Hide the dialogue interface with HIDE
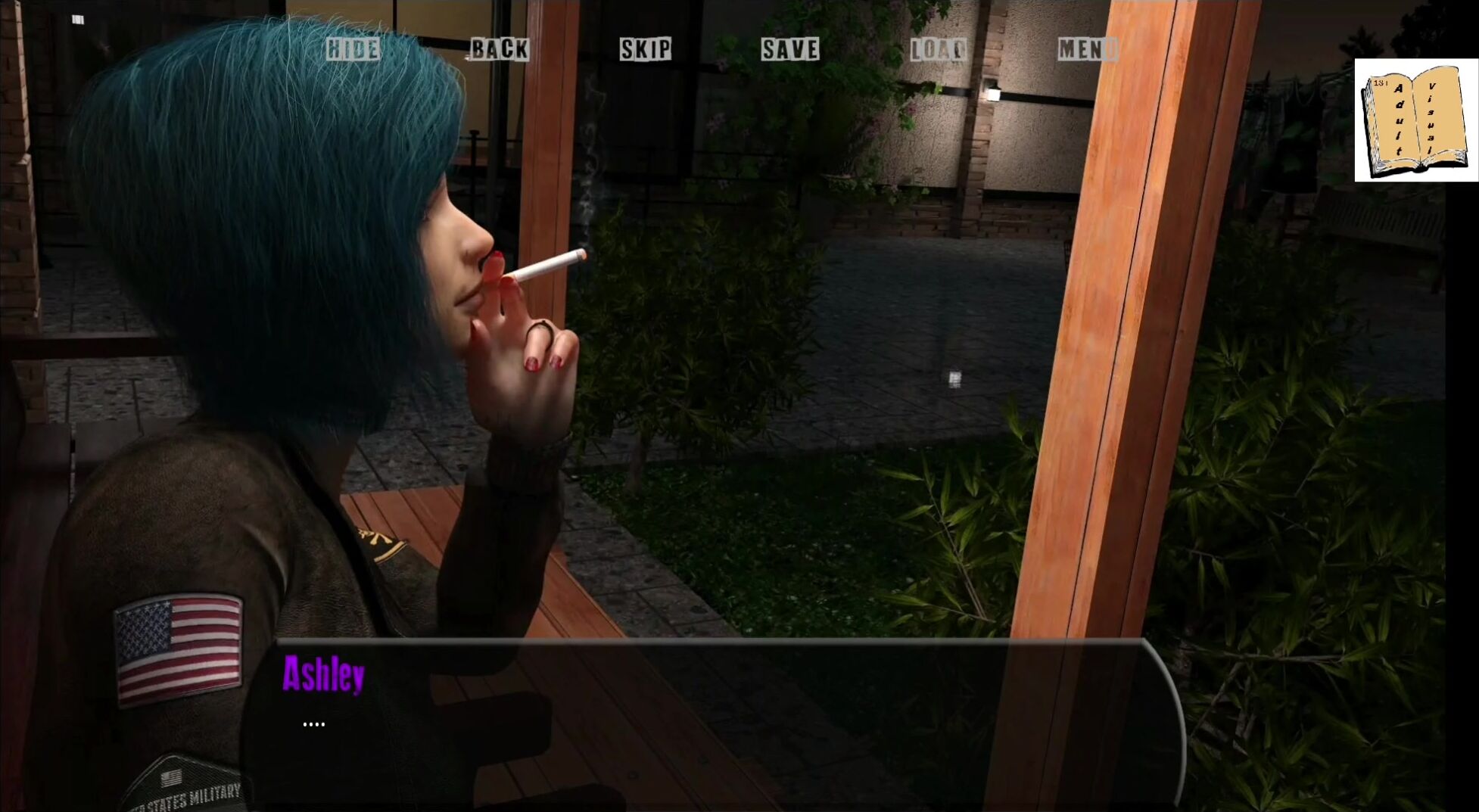Image resolution: width=1479 pixels, height=812 pixels. click(353, 49)
